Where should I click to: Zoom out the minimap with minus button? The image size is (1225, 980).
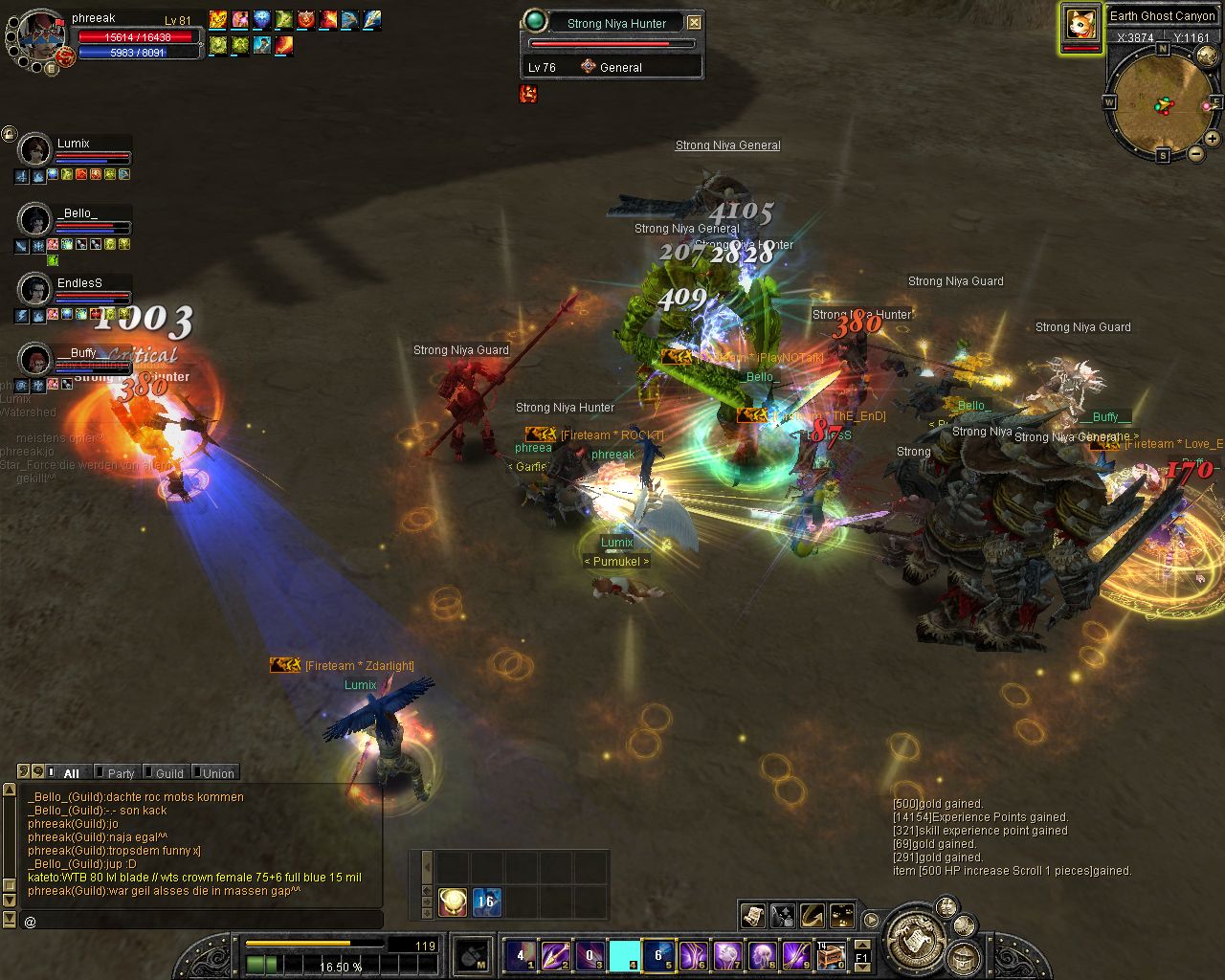click(x=1195, y=153)
